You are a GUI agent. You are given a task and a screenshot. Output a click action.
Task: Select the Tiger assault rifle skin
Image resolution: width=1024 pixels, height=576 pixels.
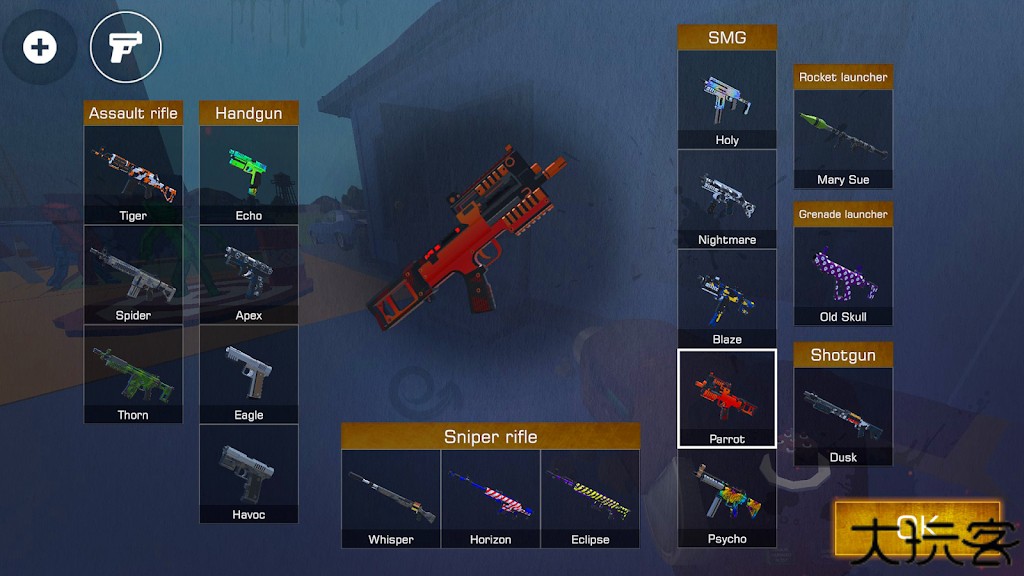pos(133,175)
